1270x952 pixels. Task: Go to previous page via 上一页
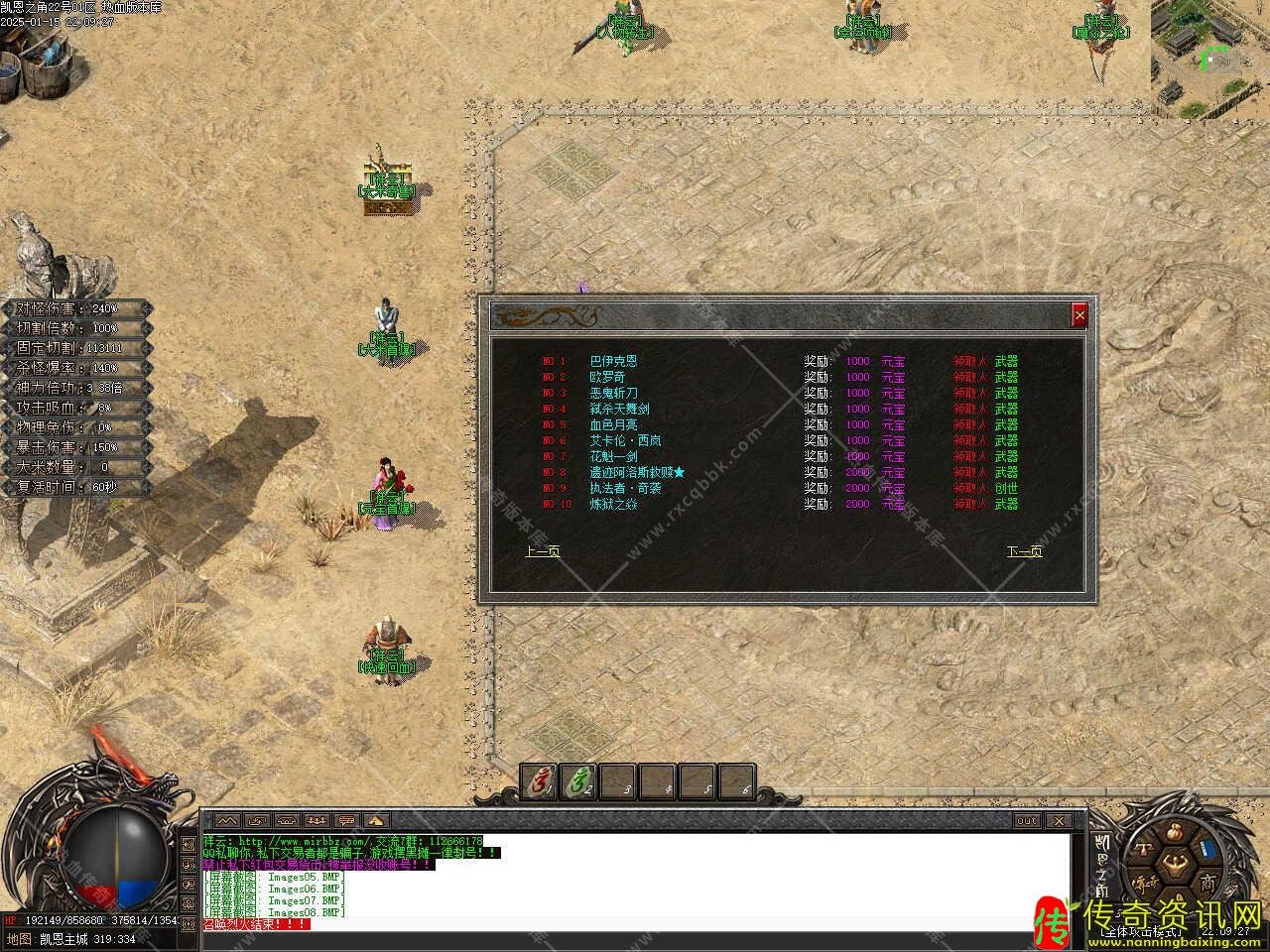(x=542, y=551)
